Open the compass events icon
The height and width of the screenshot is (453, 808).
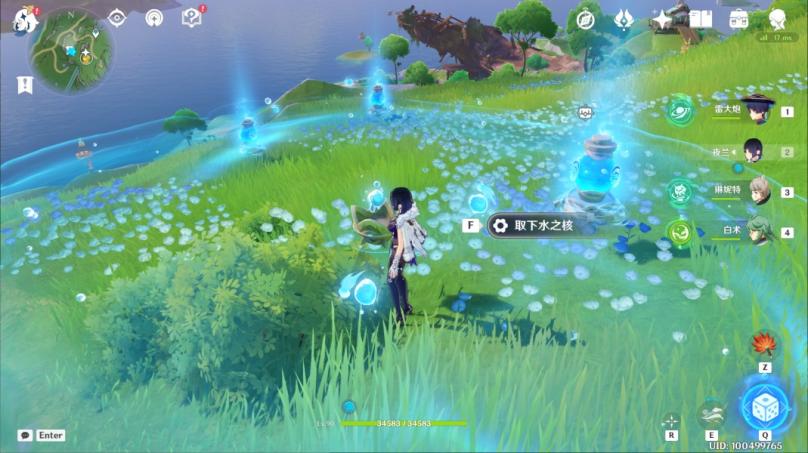point(587,19)
